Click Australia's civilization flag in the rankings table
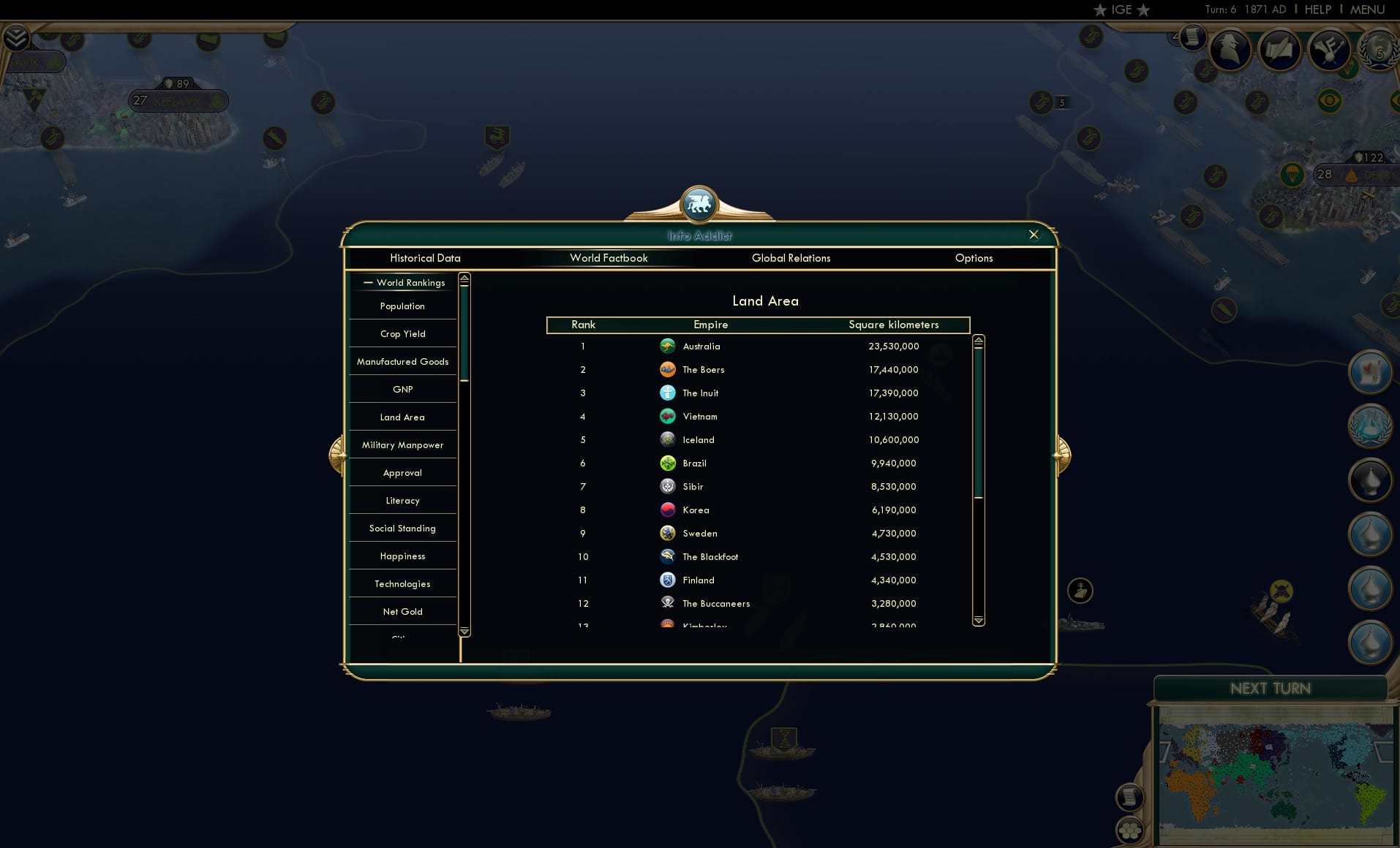This screenshot has height=848, width=1400. pos(668,346)
